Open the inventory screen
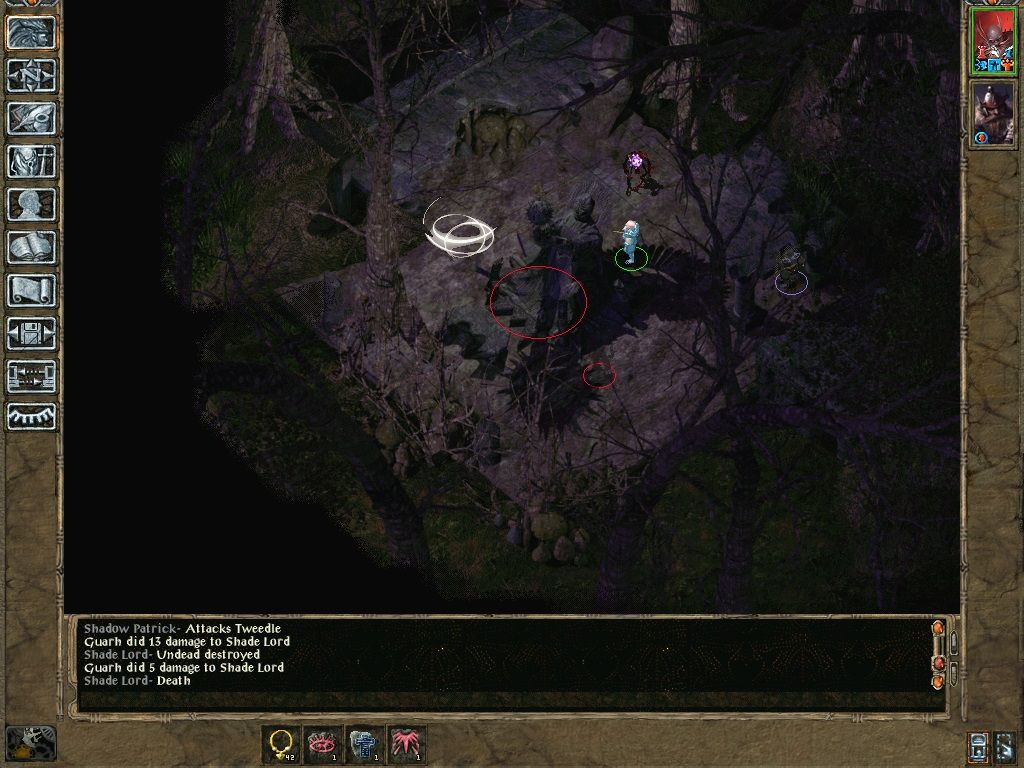The image size is (1024, 768). (x=31, y=161)
